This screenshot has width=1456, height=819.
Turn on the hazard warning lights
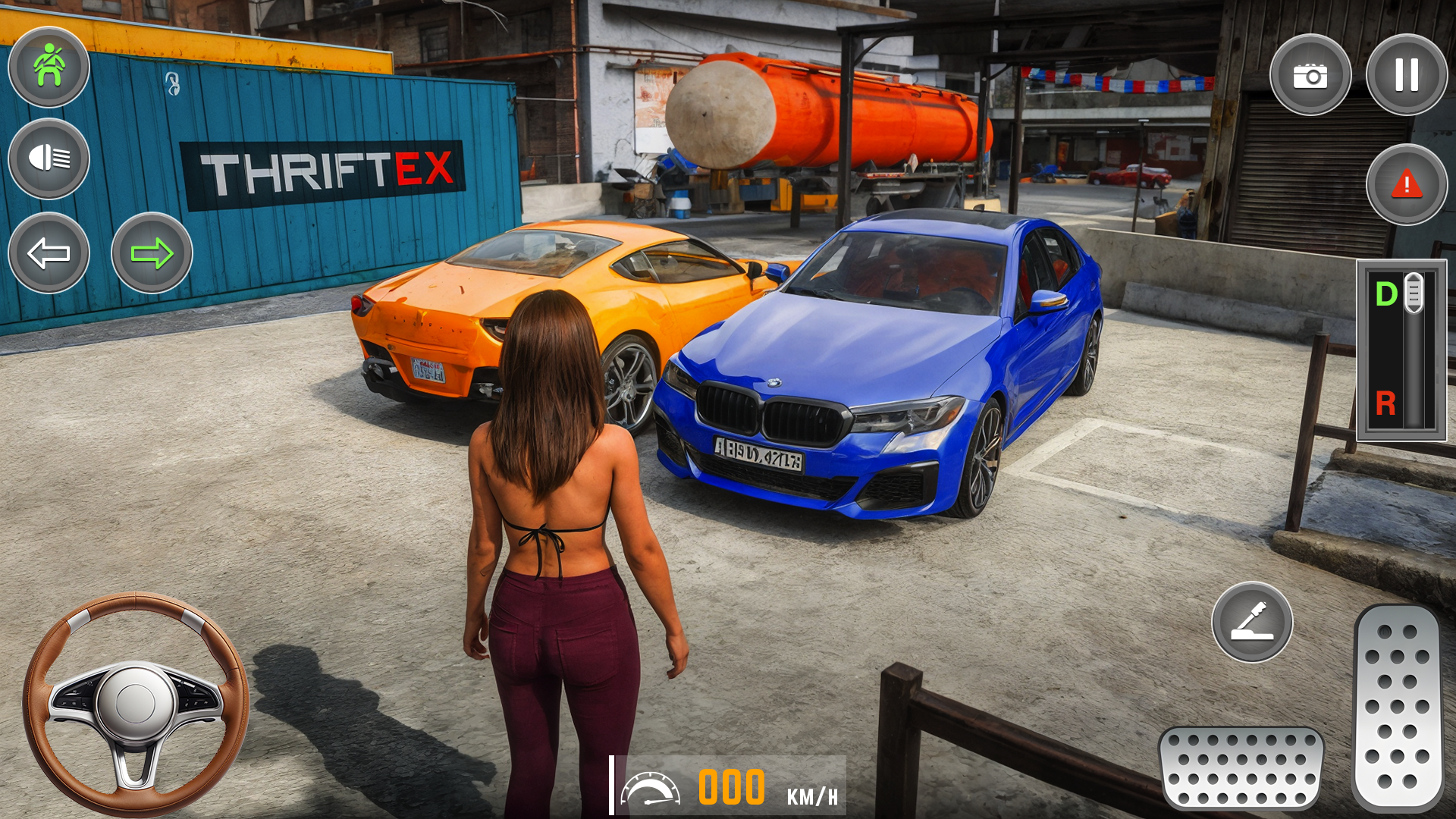point(1406,184)
